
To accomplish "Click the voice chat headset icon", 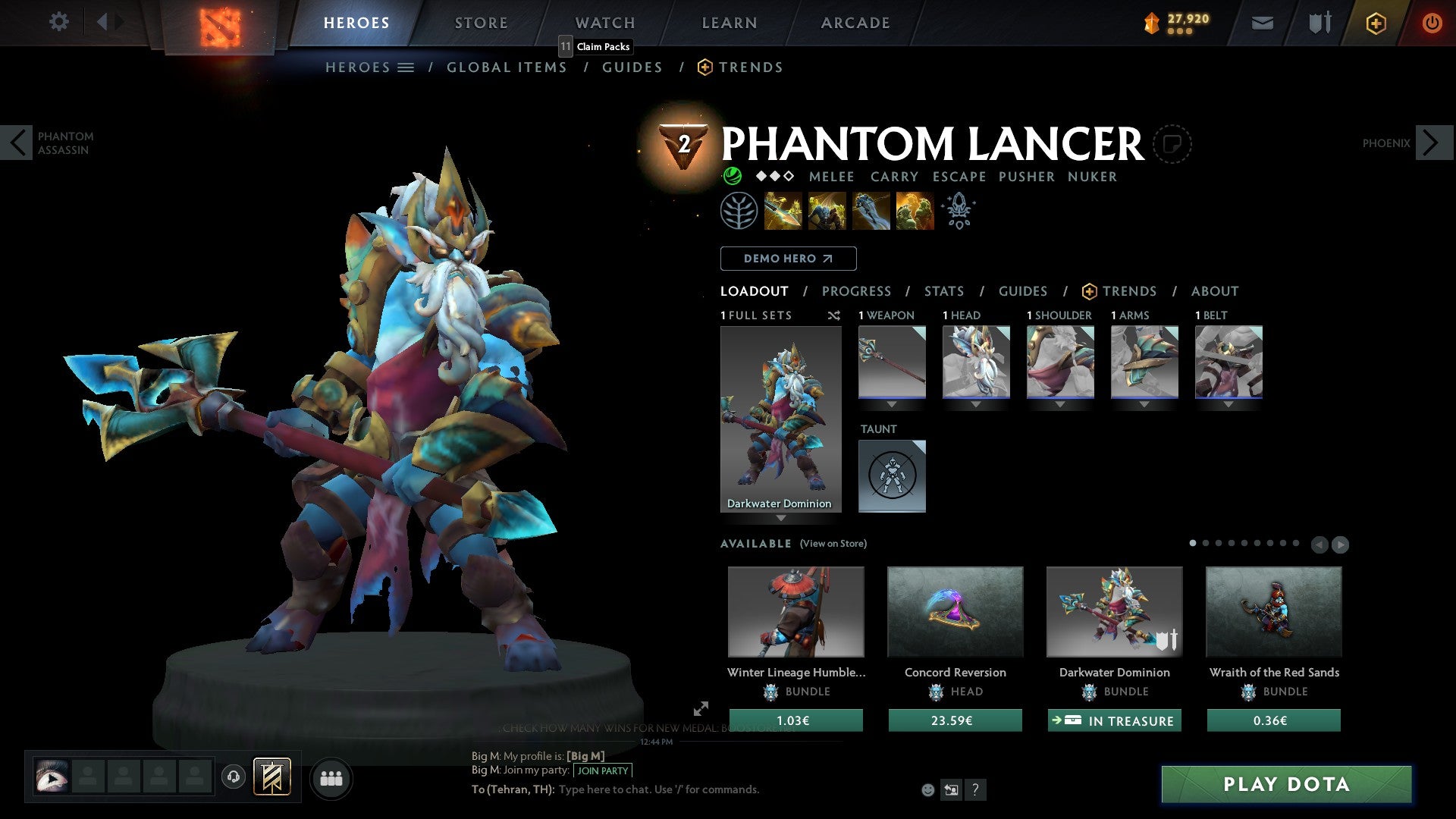I will pyautogui.click(x=234, y=777).
